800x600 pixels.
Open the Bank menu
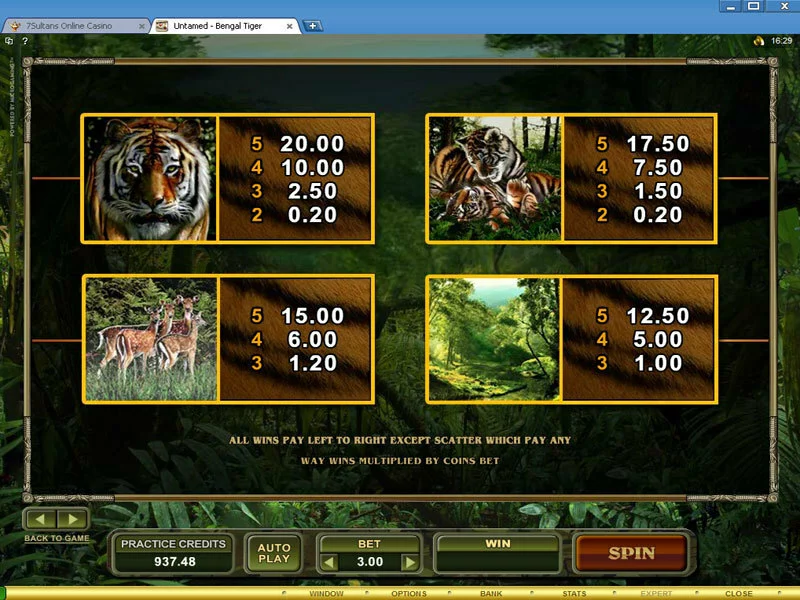point(491,594)
